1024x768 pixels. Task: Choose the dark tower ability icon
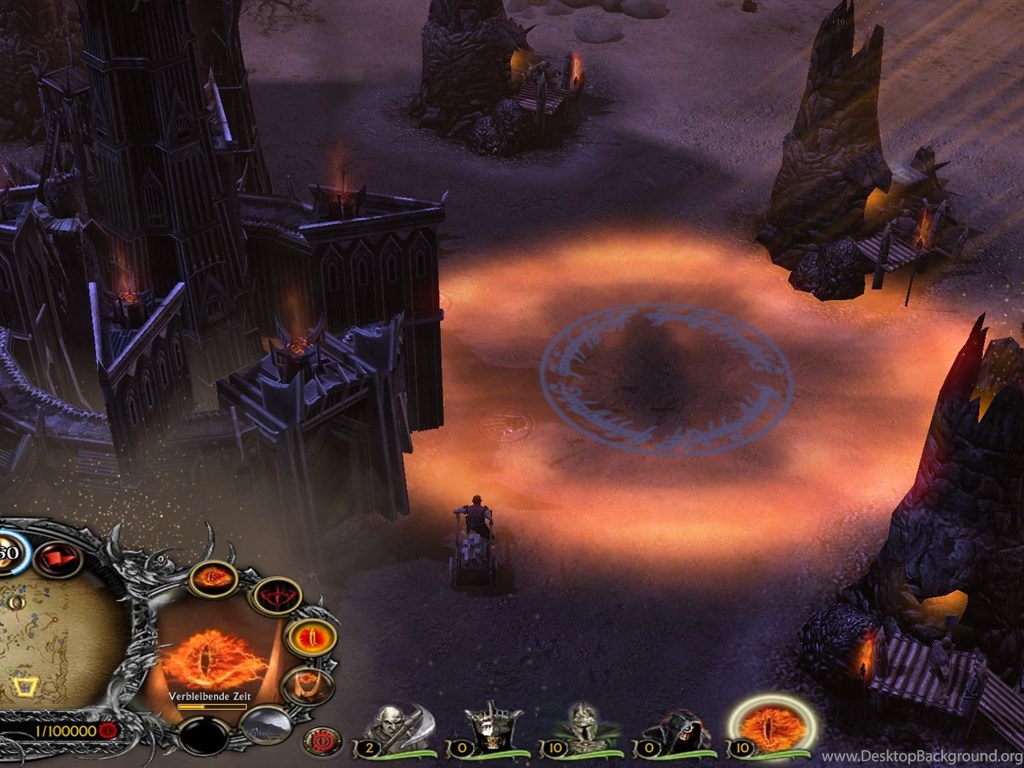coord(306,686)
